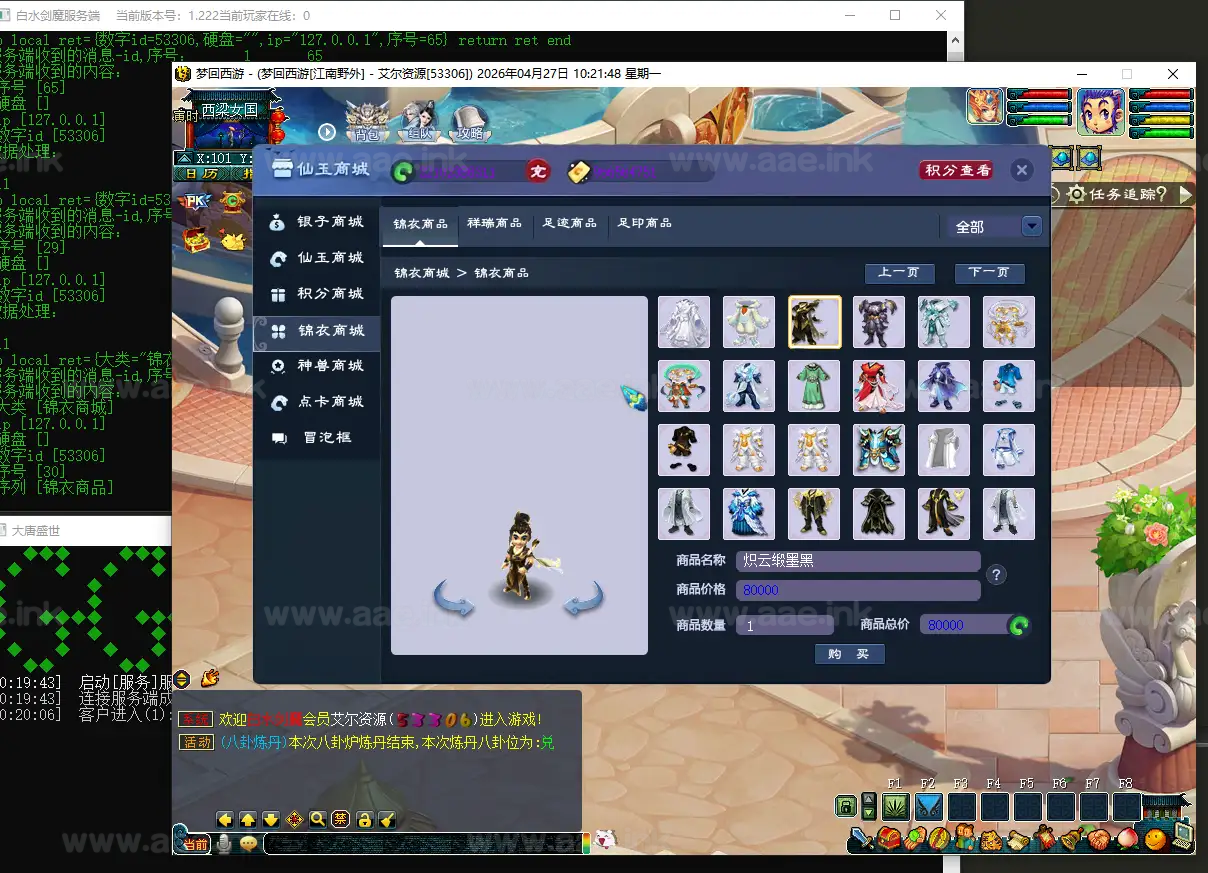Open the 神兽商城 category
The height and width of the screenshot is (873, 1208).
[318, 366]
